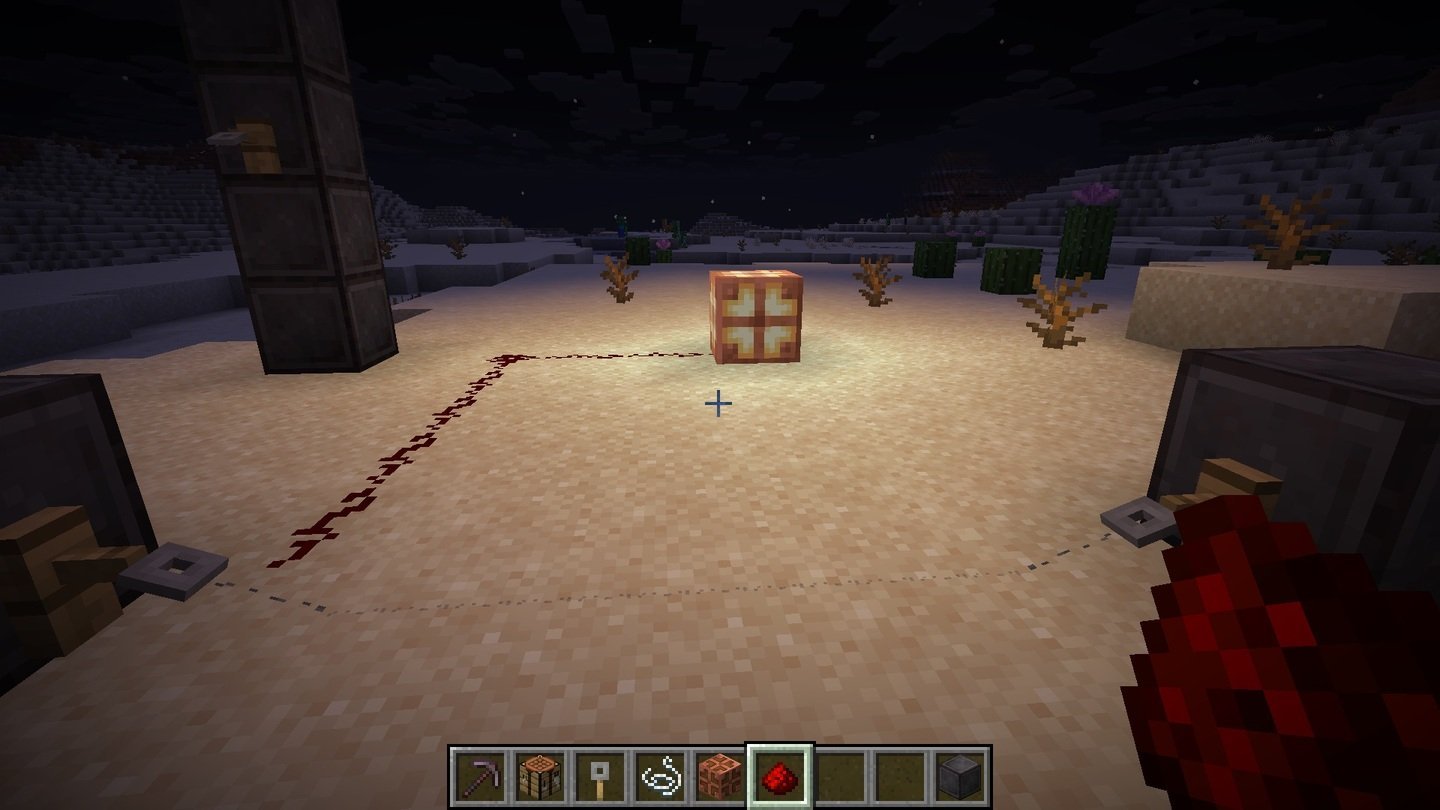Screen dimensions: 1440x810
Task: Select the dark gray block slot
Action: coord(960,776)
